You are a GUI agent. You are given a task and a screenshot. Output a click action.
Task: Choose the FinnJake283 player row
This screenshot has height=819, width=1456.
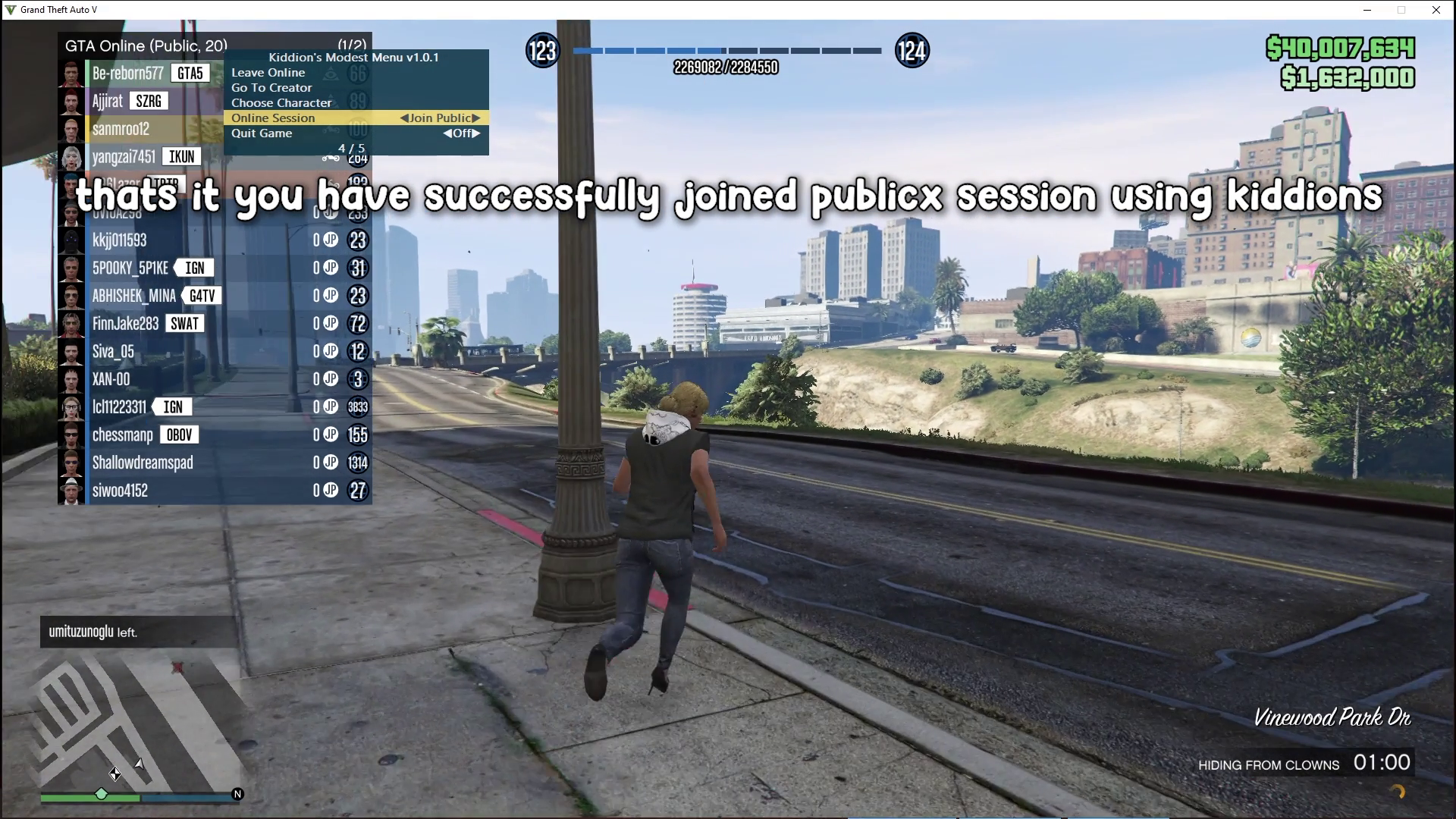[x=126, y=324]
